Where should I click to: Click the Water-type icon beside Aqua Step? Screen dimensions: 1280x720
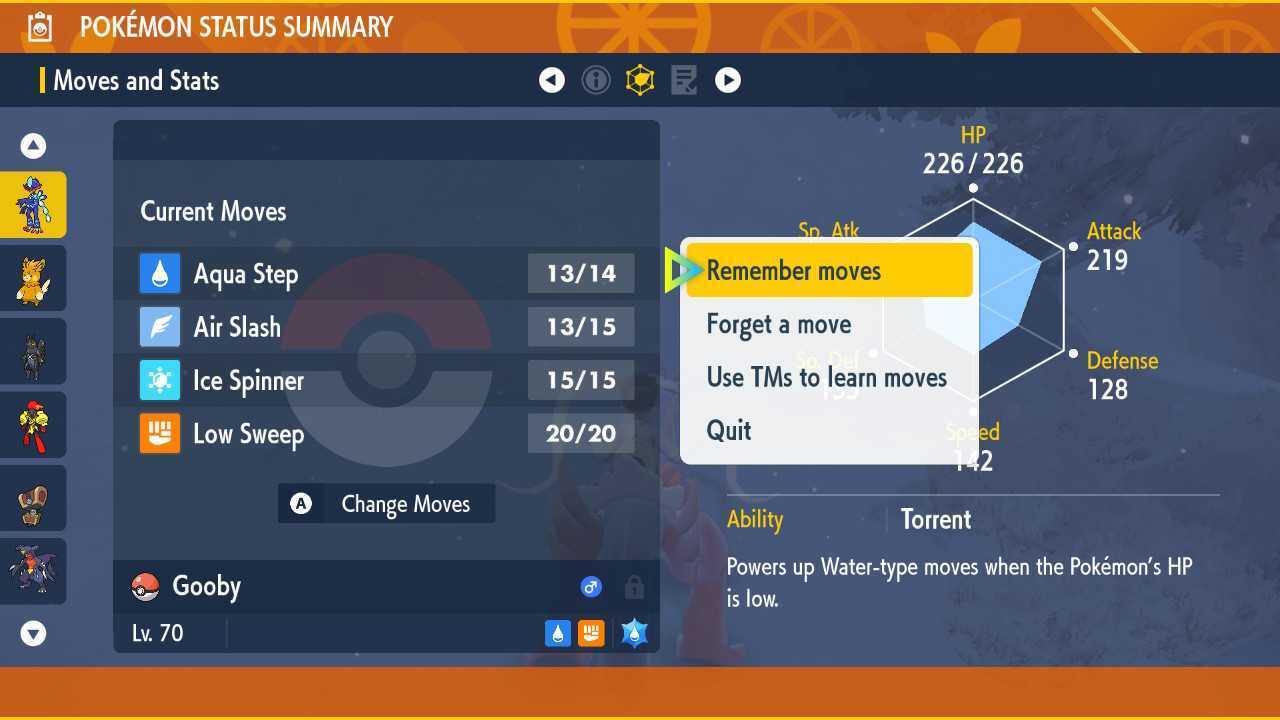160,273
